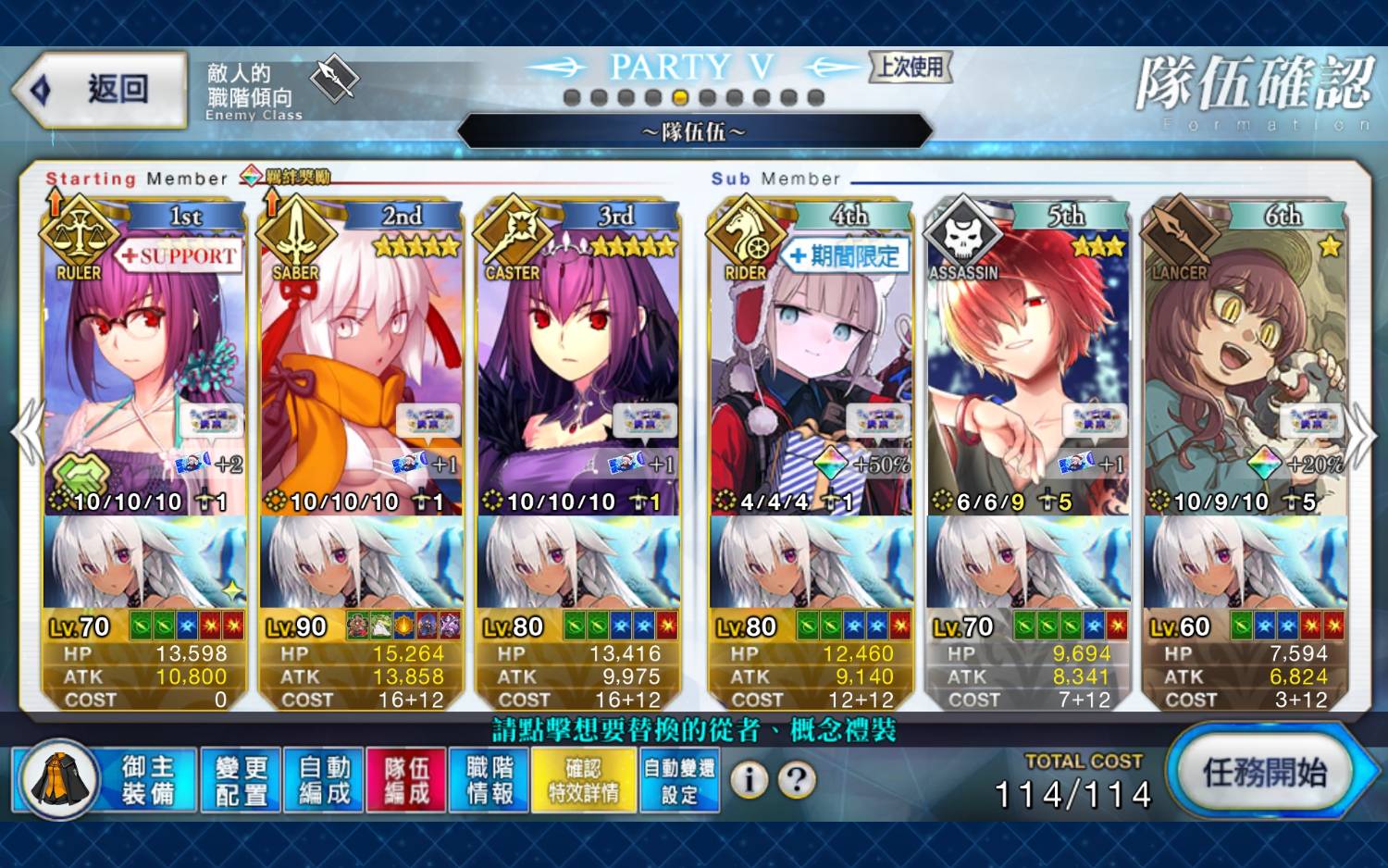The image size is (1388, 868).
Task: Go back with the 返回 button
Action: coord(100,90)
